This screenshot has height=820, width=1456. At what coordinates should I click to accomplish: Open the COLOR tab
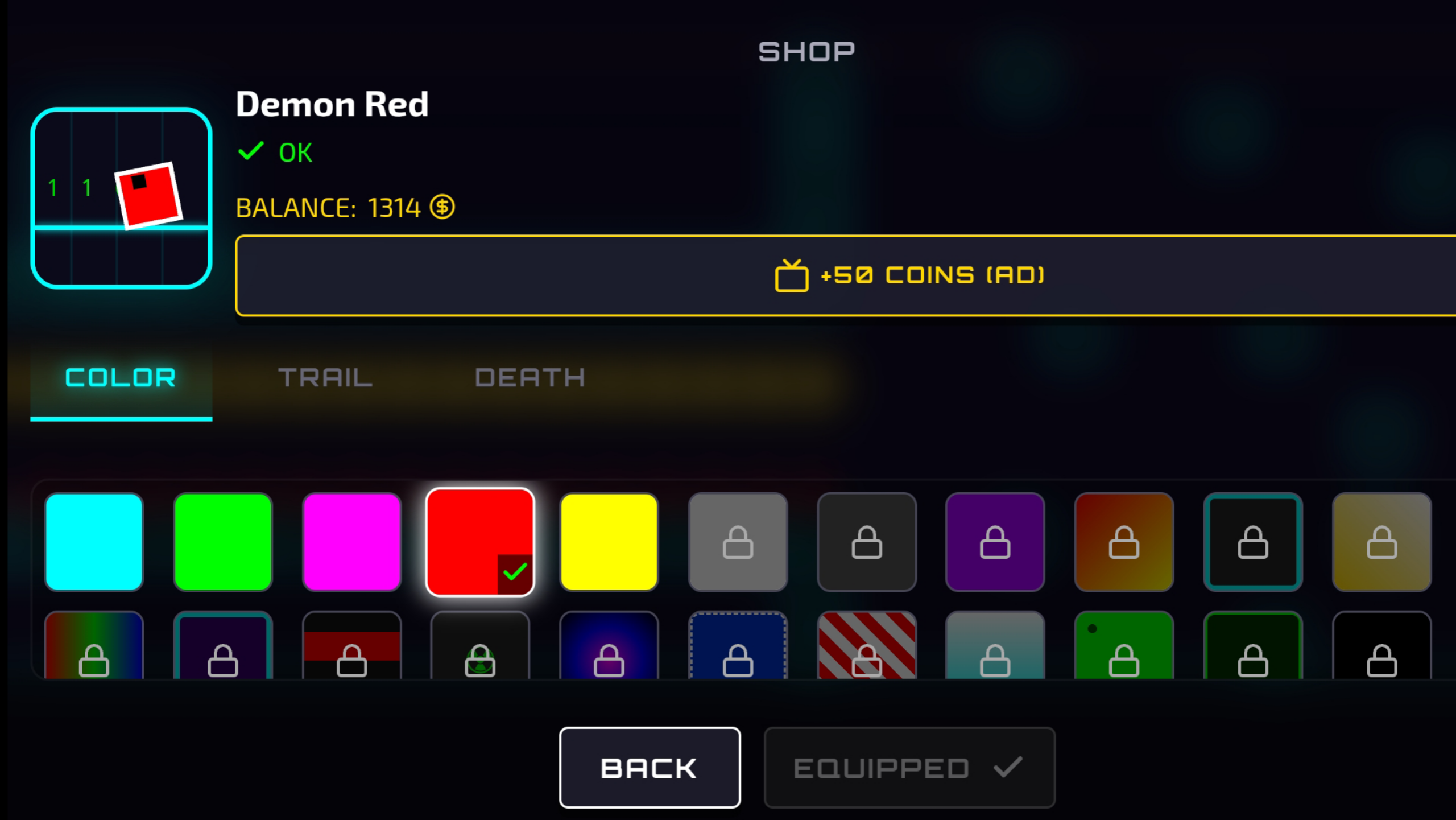[121, 377]
